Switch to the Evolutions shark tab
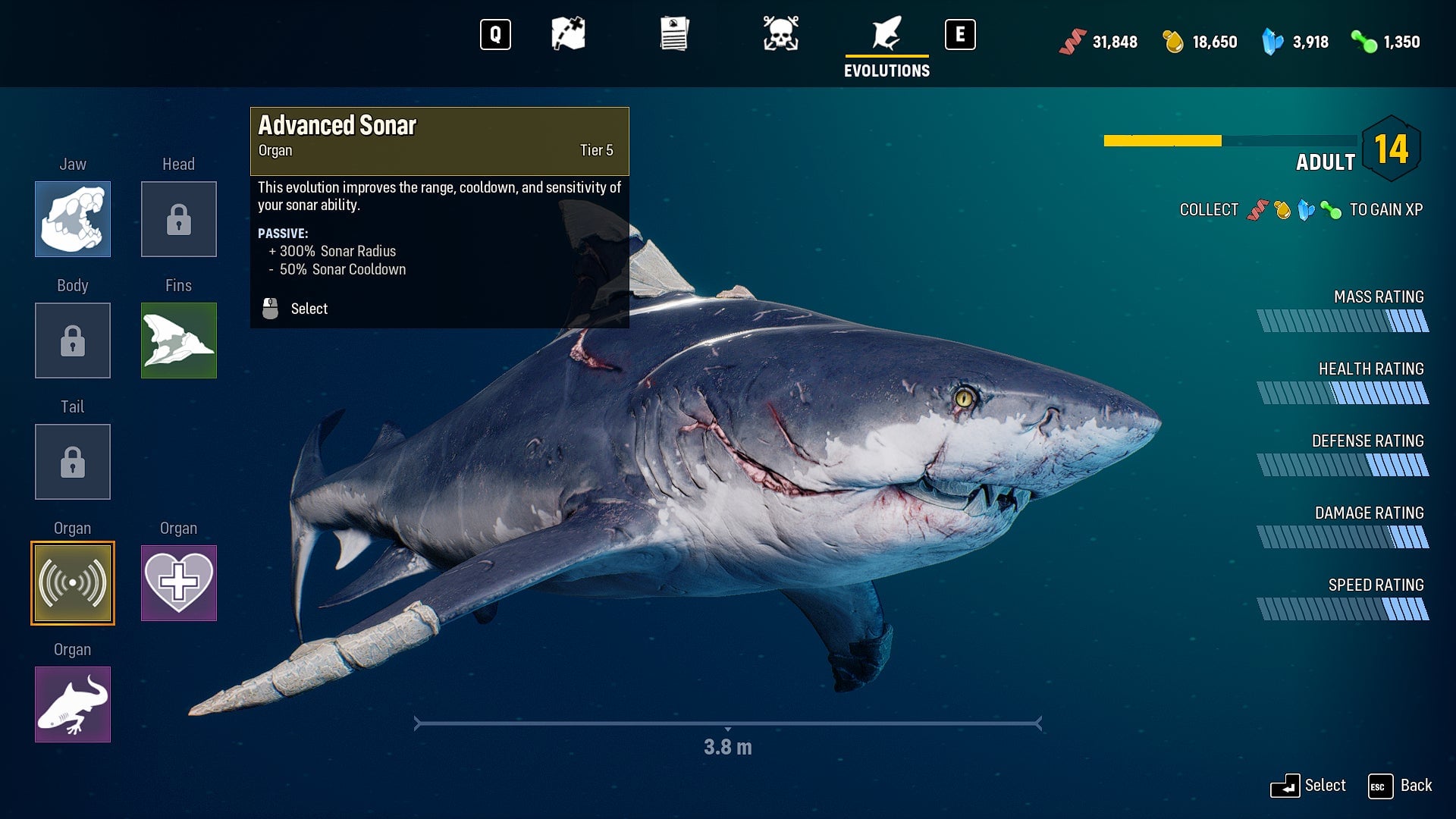The image size is (1456, 819). (886, 34)
